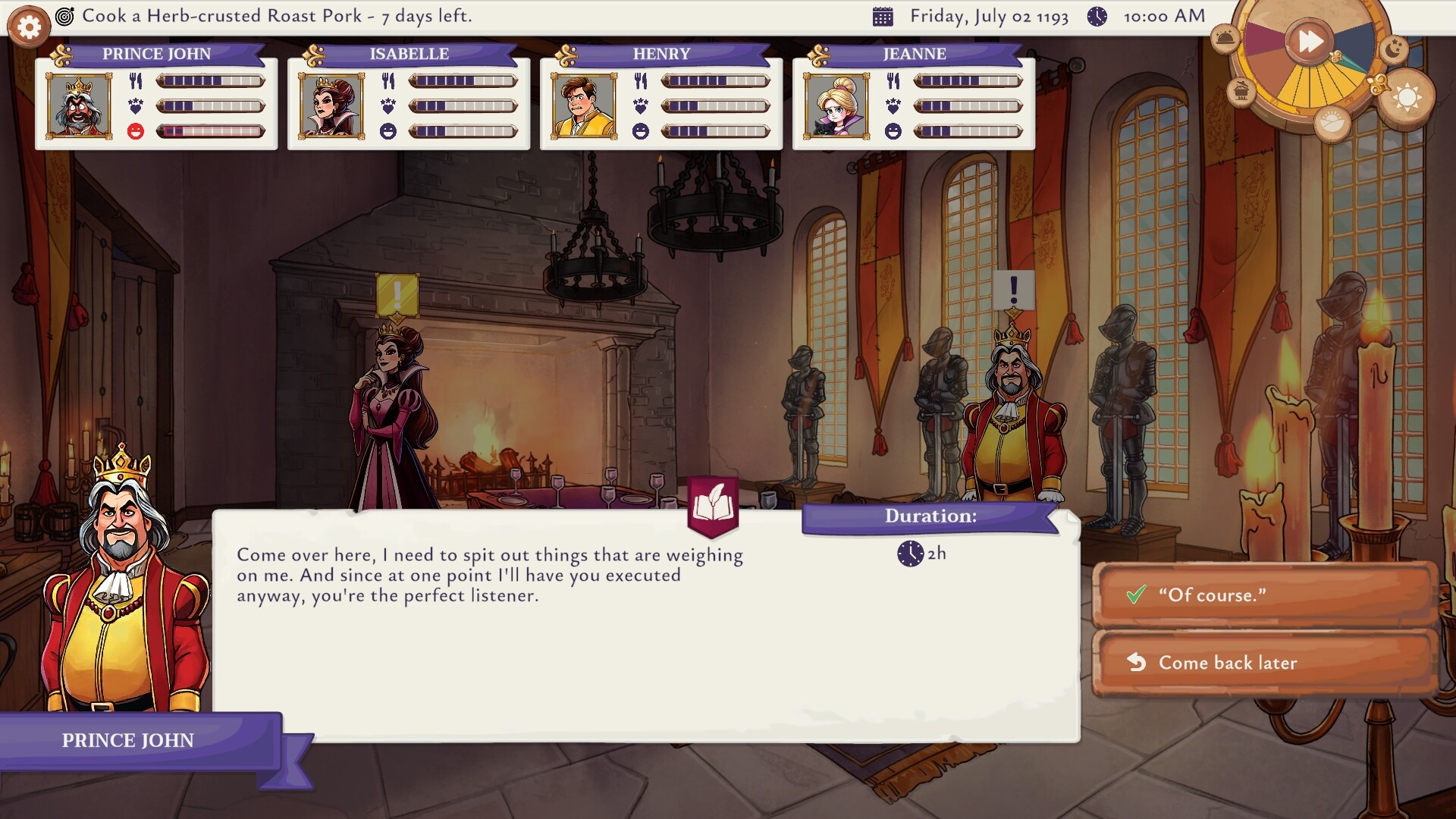Click the Herb-crusted Roast Pork objective

coord(276,16)
